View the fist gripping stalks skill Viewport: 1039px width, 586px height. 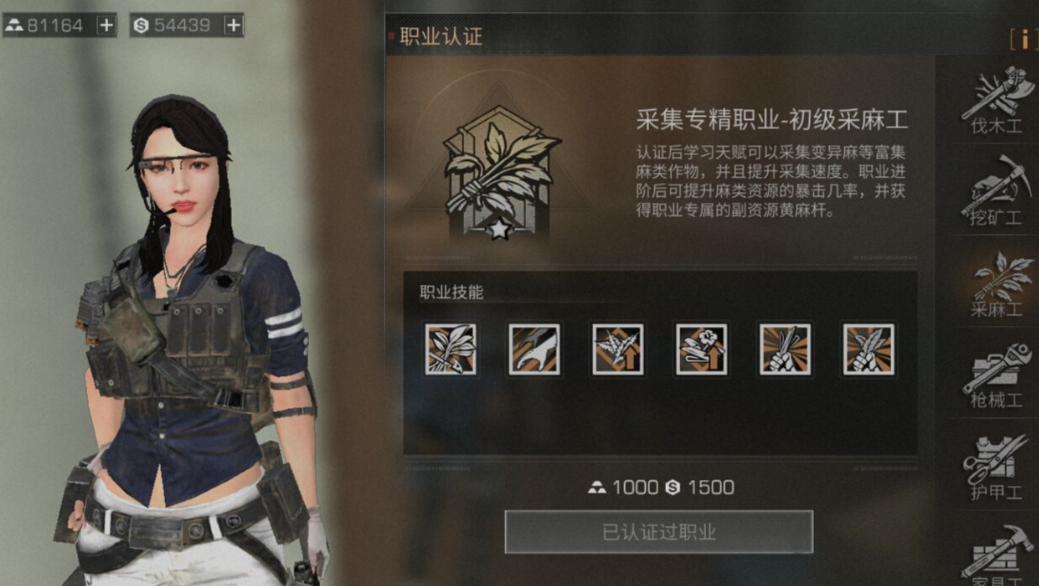[785, 349]
